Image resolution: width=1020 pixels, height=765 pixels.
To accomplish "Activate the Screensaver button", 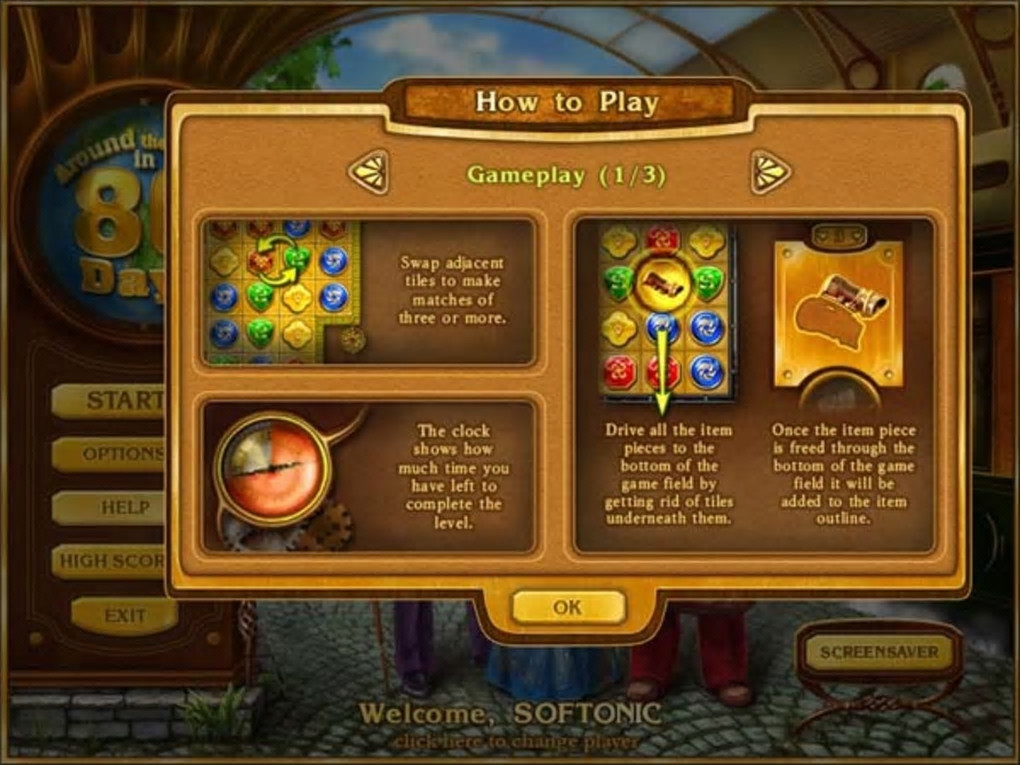I will point(879,653).
